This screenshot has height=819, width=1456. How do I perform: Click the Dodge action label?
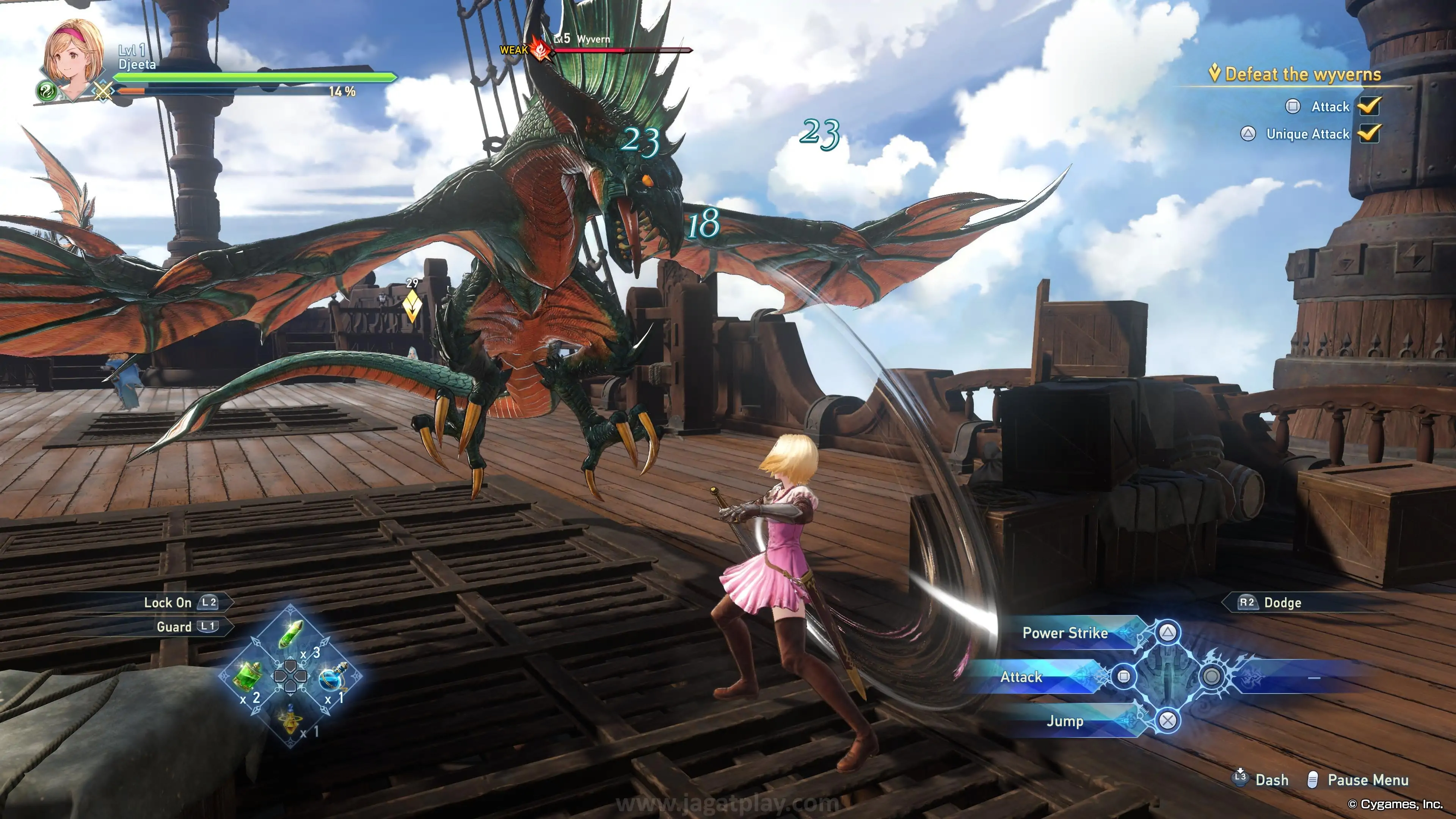(x=1282, y=602)
